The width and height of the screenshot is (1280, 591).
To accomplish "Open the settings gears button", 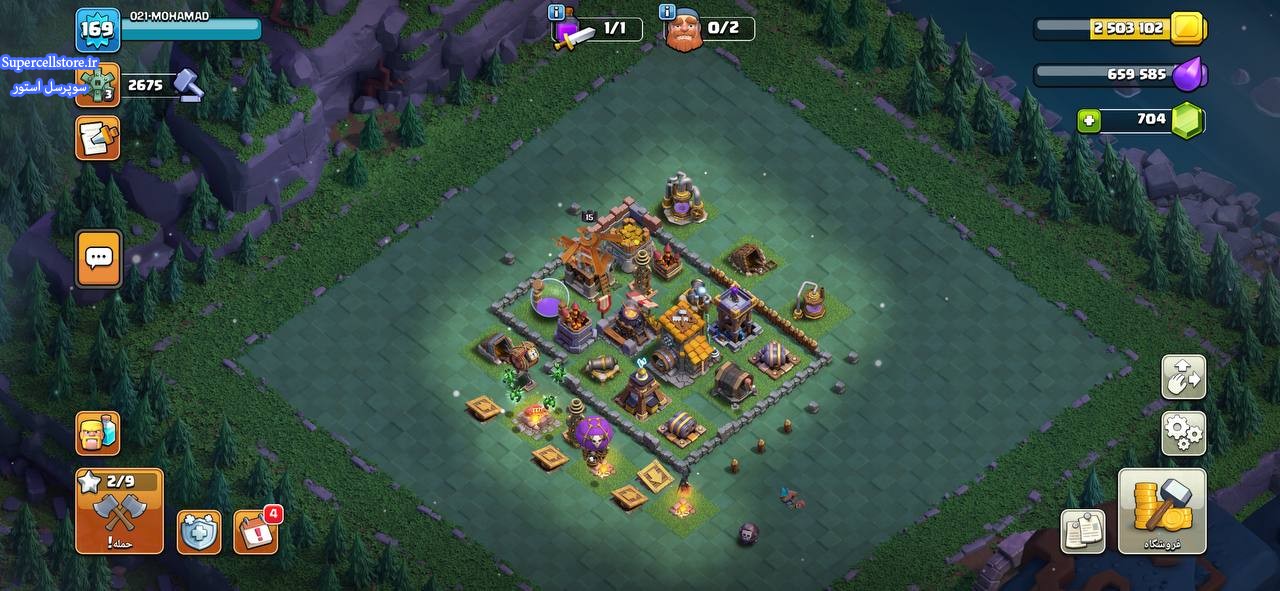I will [1183, 433].
